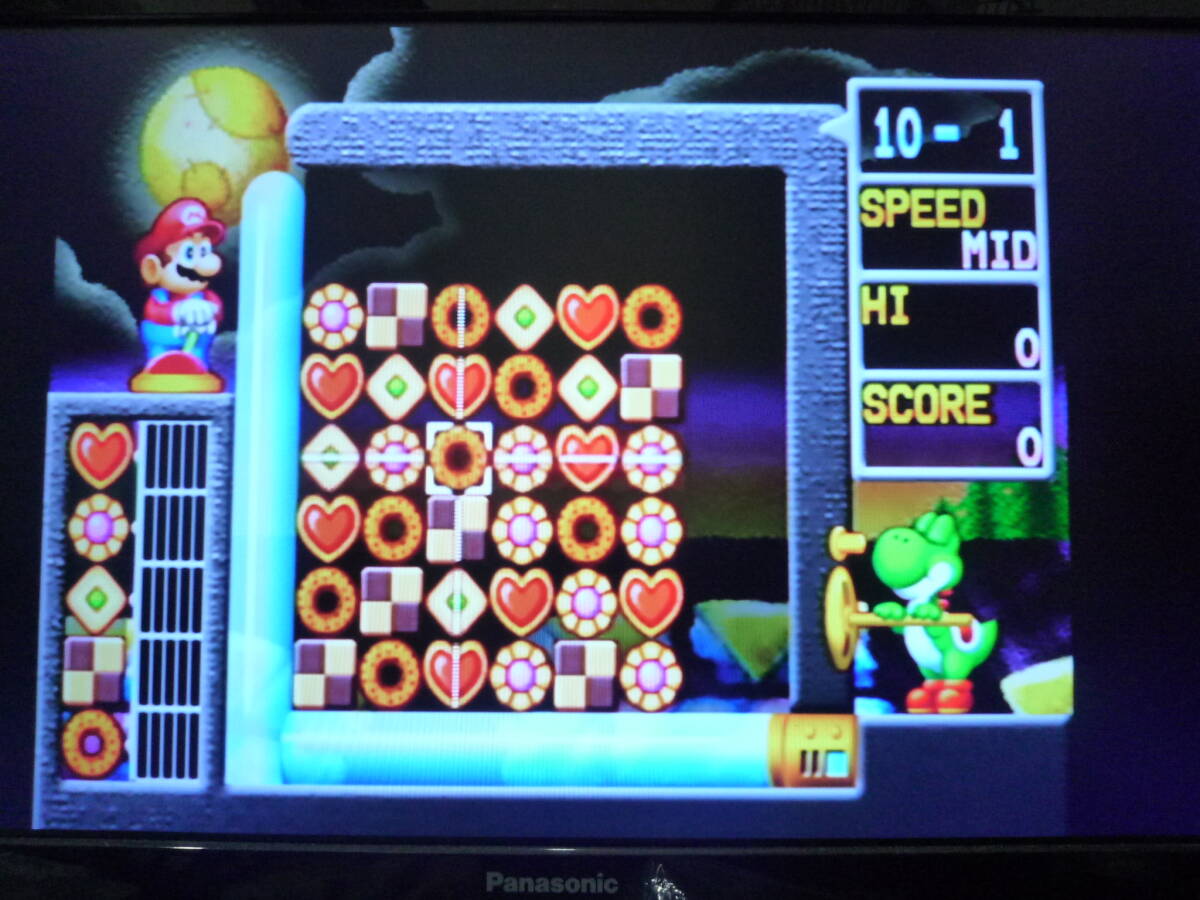
Task: Select the donut cookie highlighted by the cursor
Action: point(459,458)
